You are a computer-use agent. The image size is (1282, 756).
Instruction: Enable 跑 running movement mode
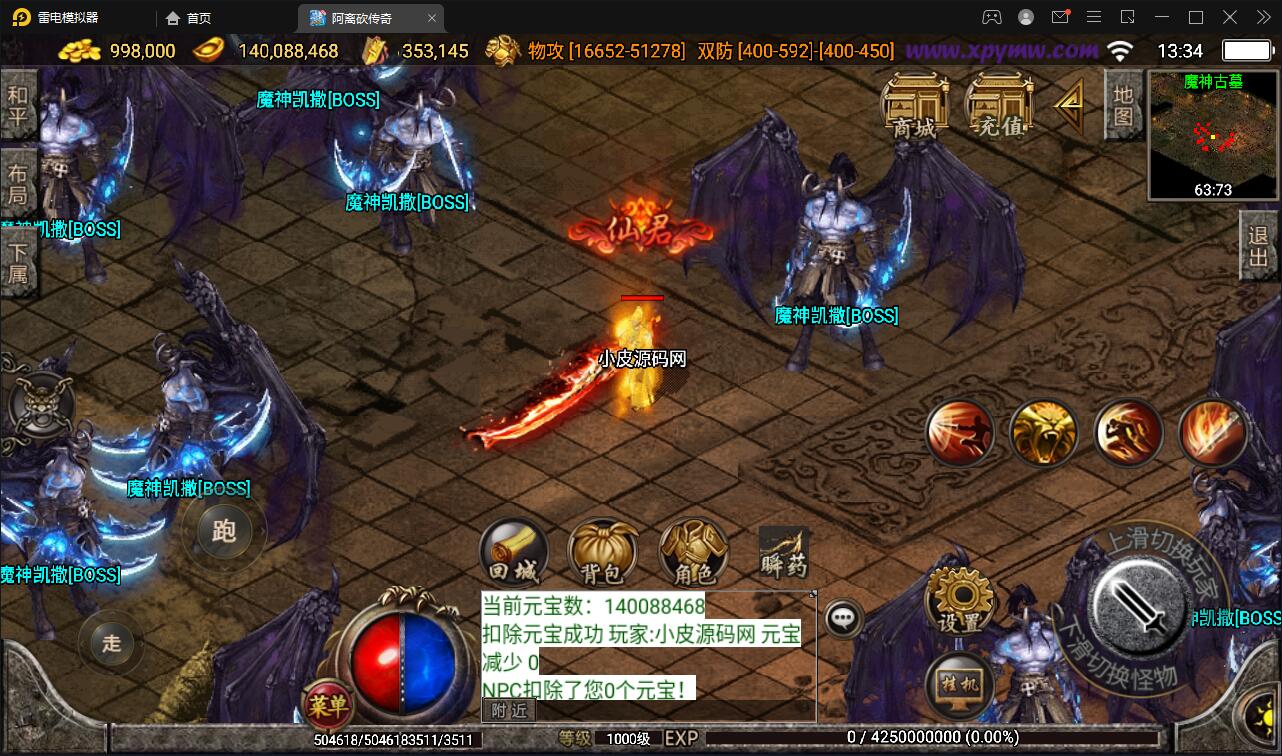click(224, 533)
